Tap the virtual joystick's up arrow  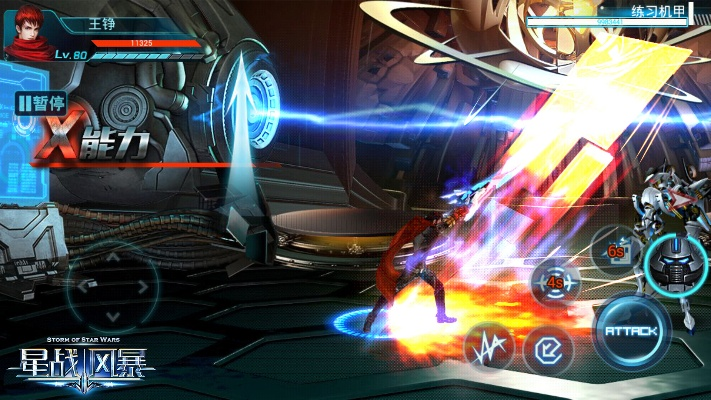tap(112, 257)
